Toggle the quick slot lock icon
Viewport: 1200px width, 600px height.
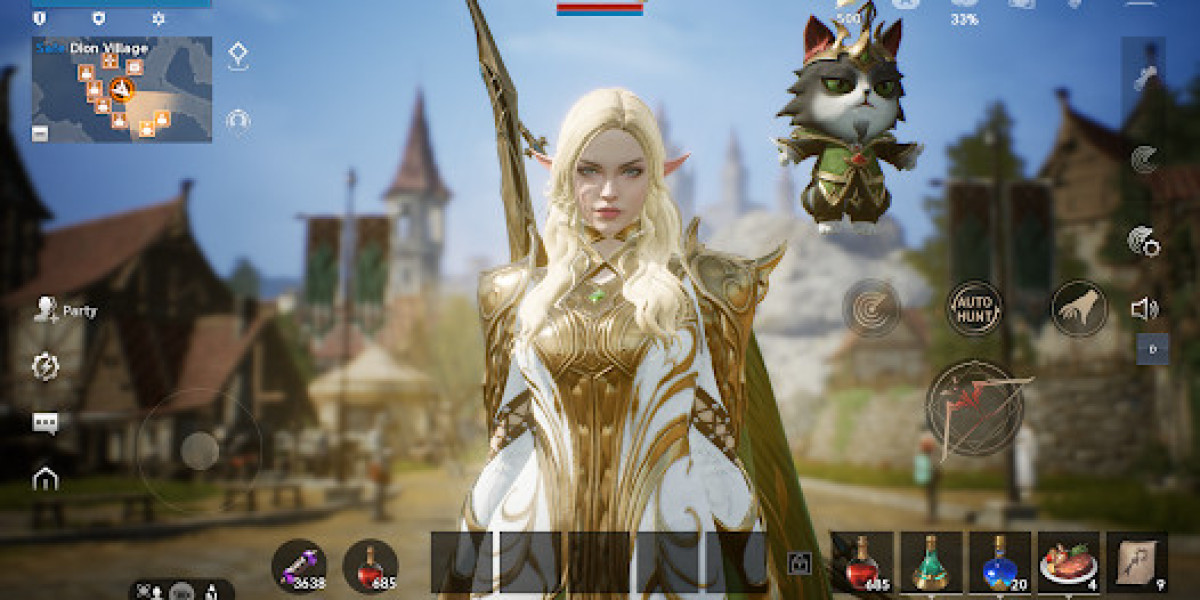[x=798, y=565]
